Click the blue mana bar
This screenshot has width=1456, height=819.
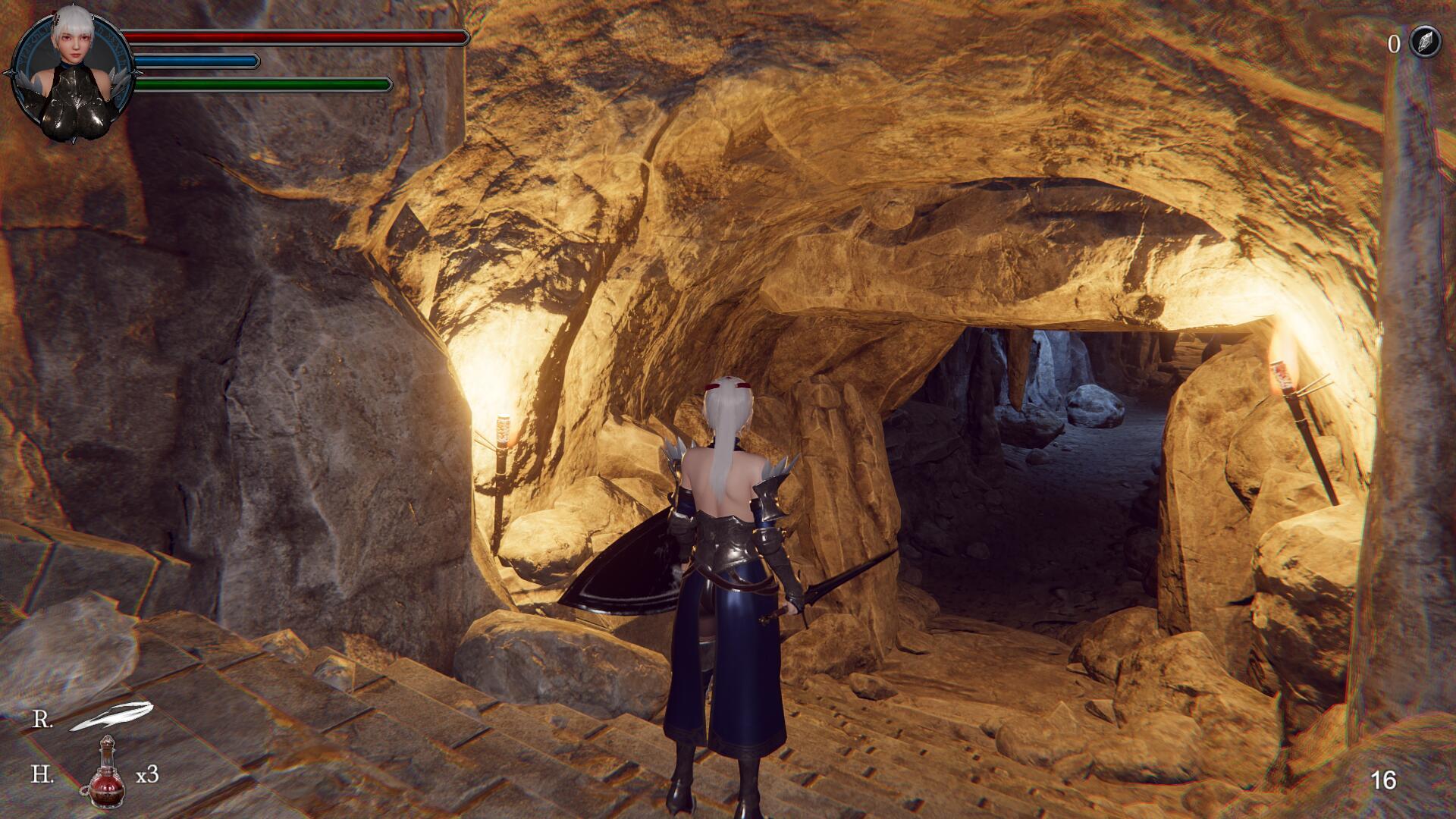(193, 61)
